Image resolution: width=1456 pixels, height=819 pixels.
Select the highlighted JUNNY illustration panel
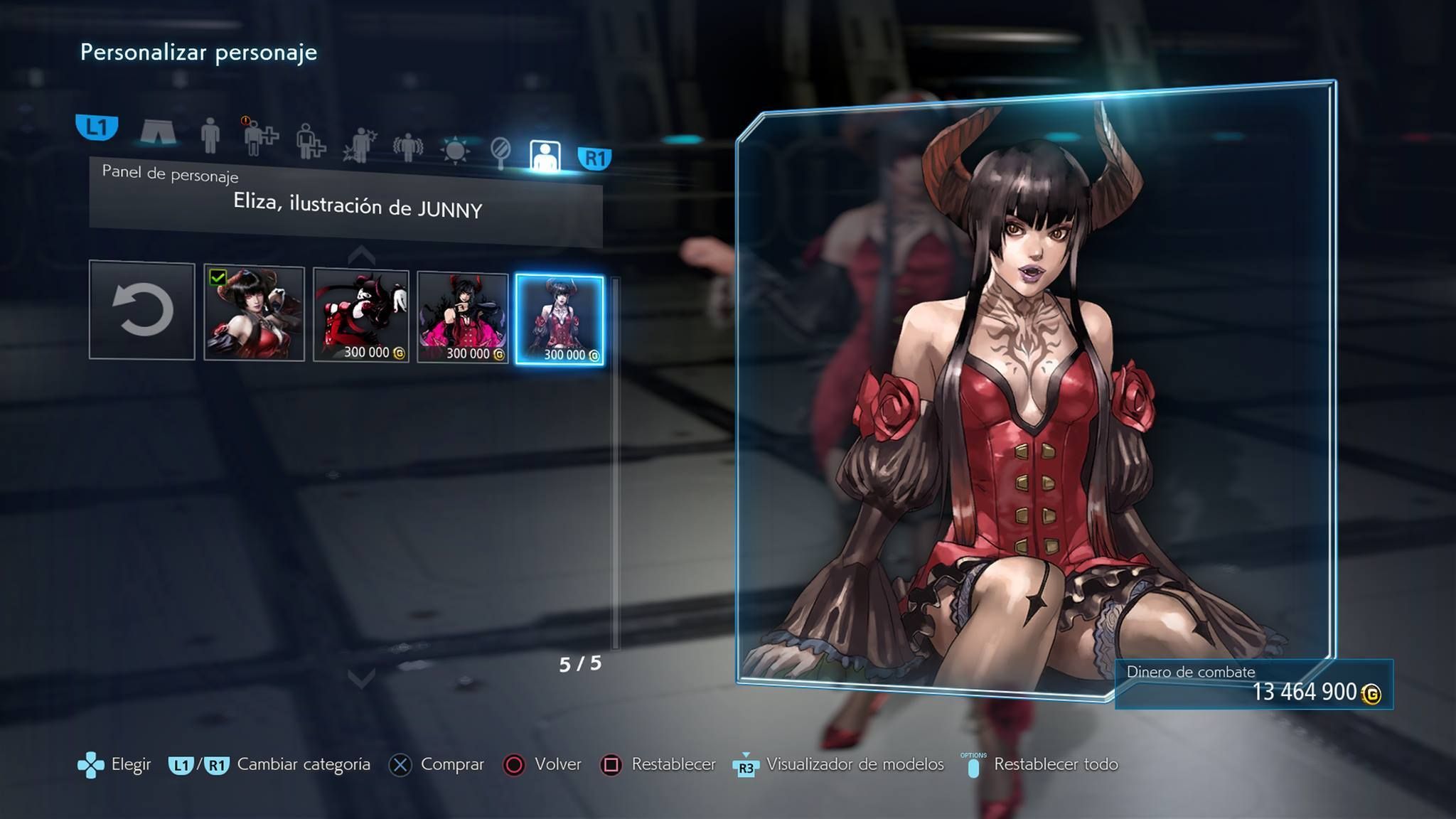pos(560,320)
